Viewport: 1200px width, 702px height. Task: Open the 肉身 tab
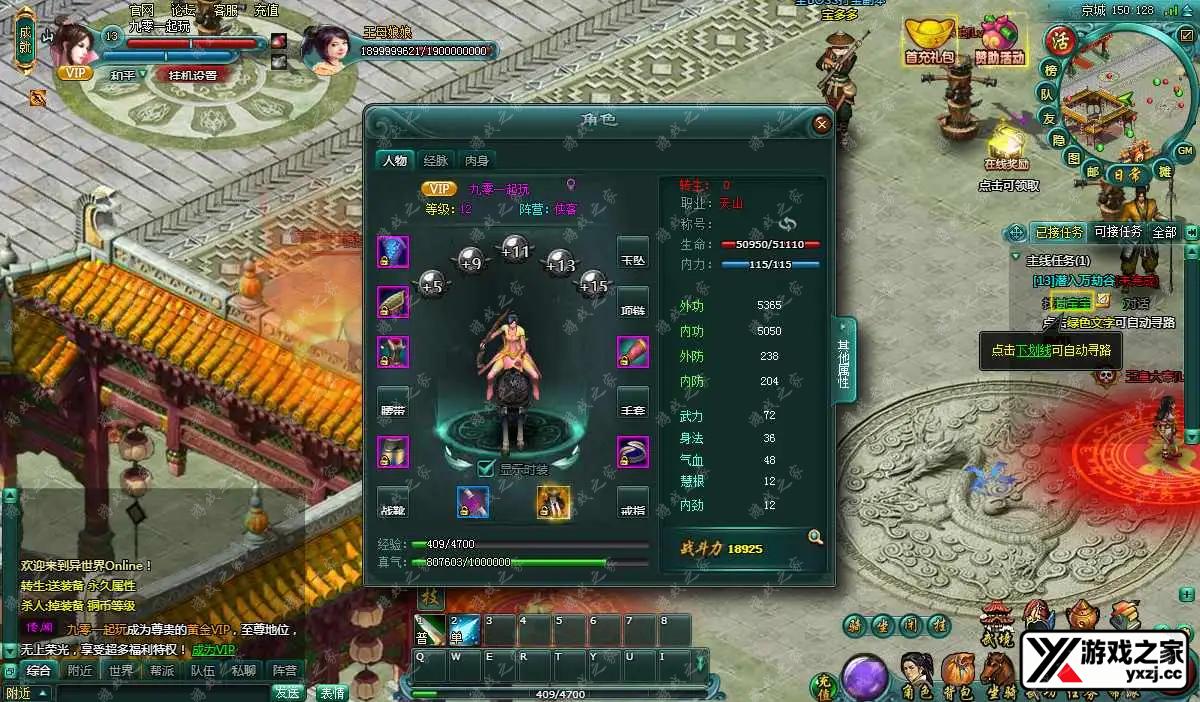coord(477,160)
